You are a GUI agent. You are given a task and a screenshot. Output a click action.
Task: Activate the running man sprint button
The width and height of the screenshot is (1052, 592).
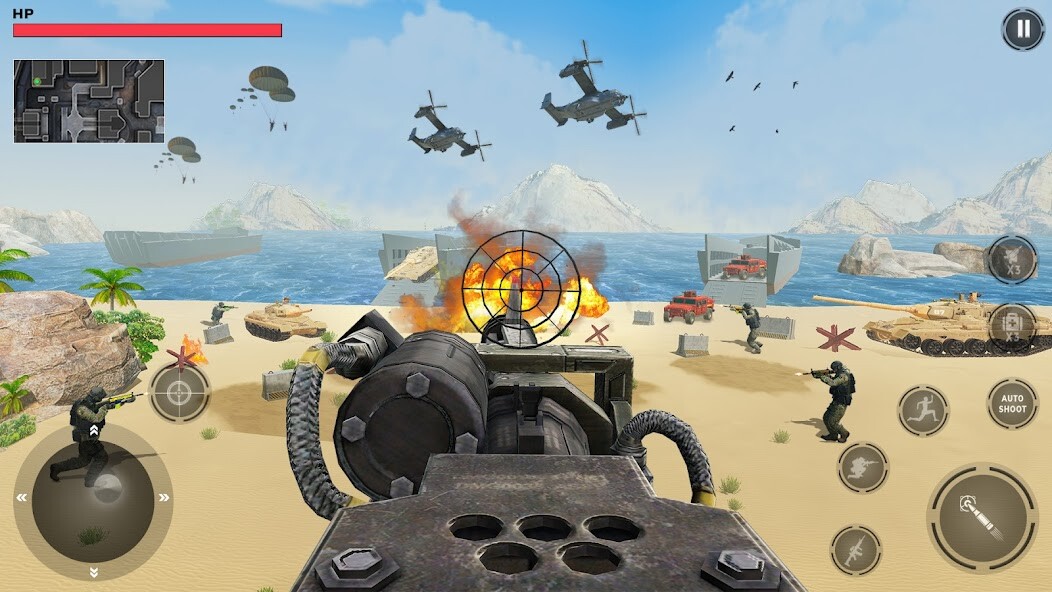pos(923,410)
